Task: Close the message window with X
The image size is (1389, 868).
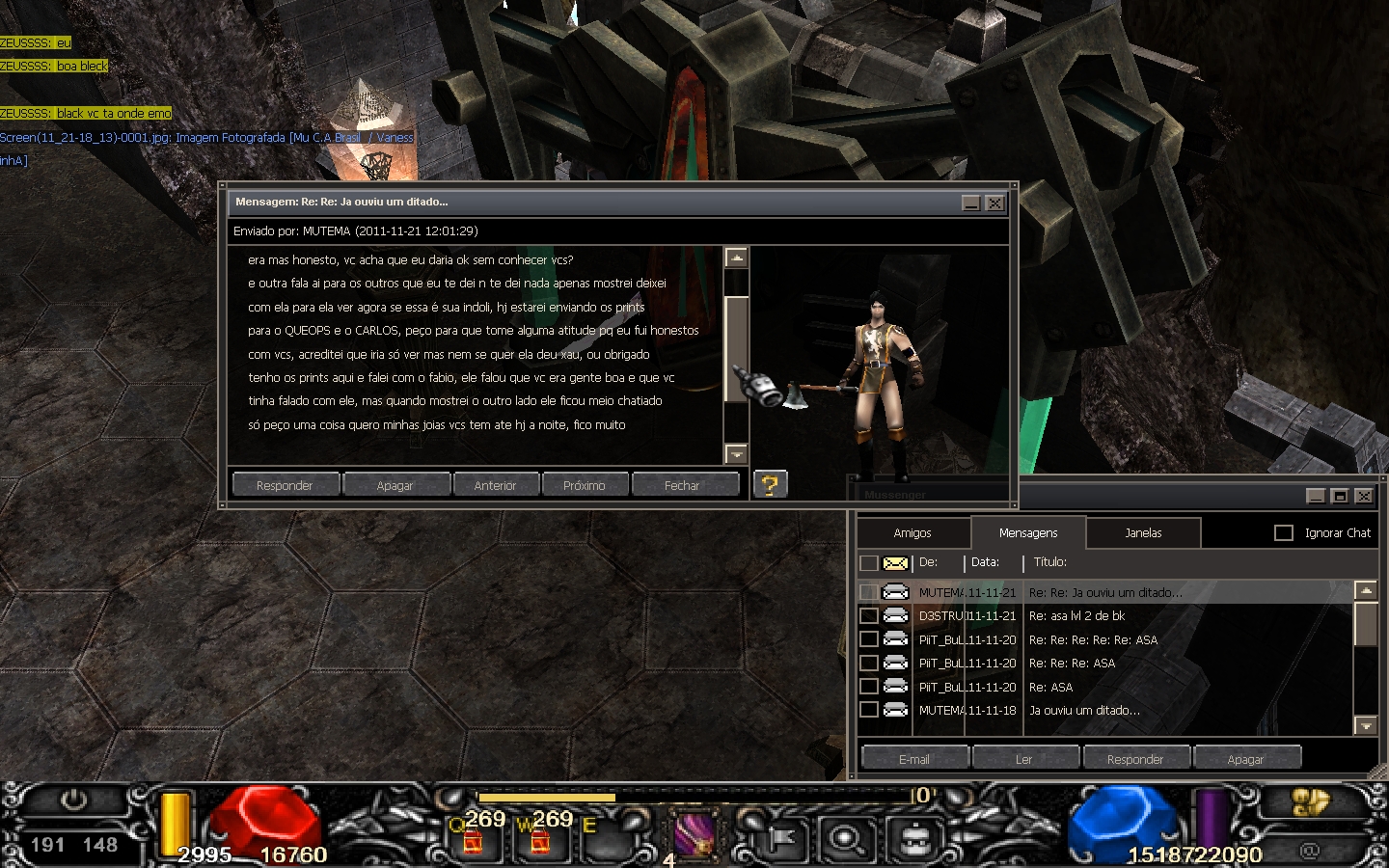Action: (994, 203)
